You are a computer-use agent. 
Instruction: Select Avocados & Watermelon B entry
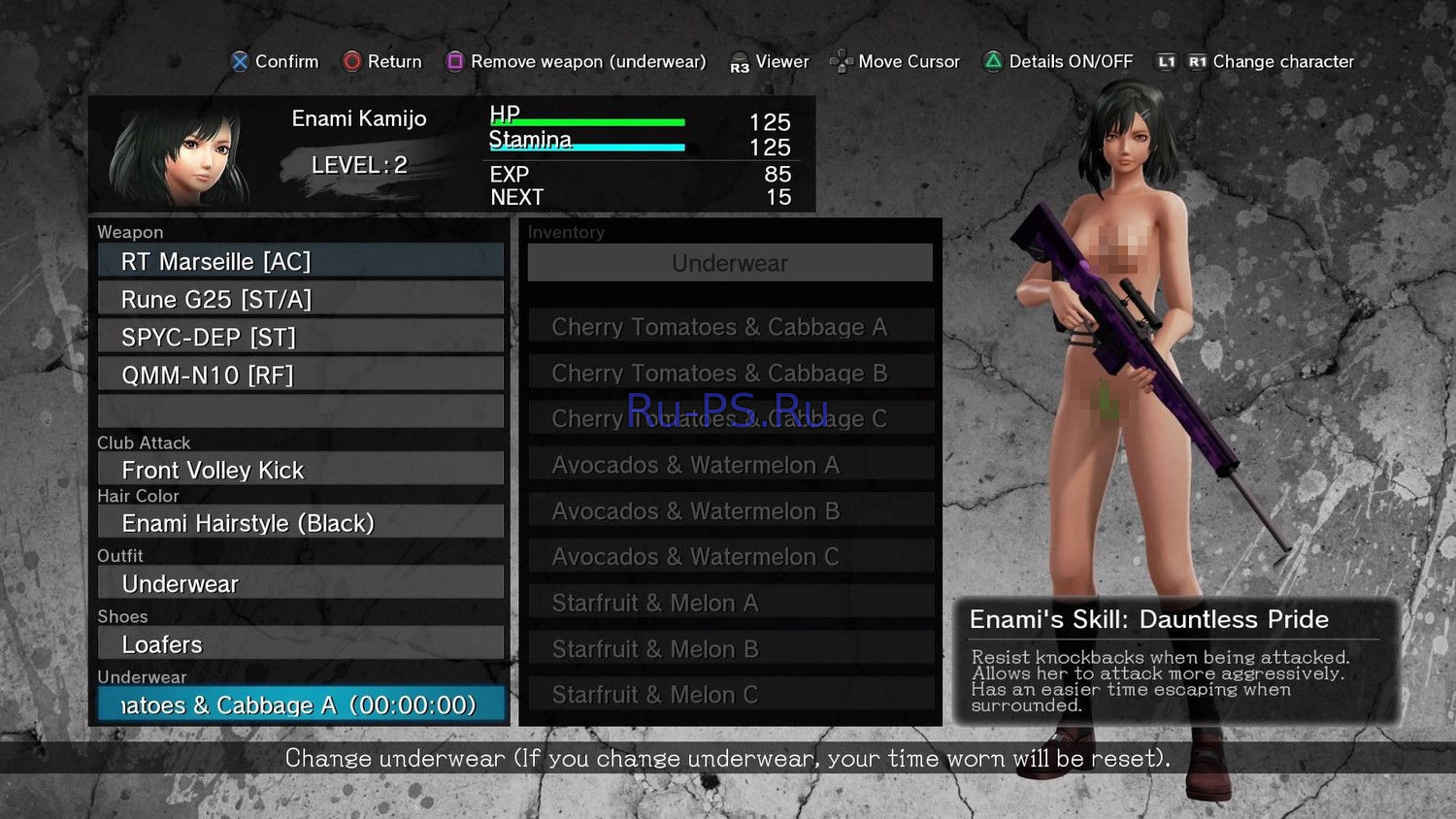click(x=730, y=510)
